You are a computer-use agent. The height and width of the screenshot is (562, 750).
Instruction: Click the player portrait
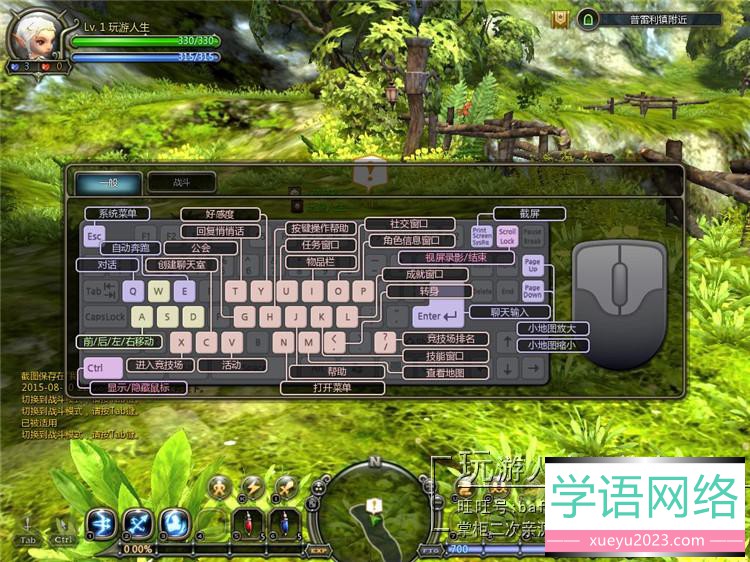click(x=33, y=37)
